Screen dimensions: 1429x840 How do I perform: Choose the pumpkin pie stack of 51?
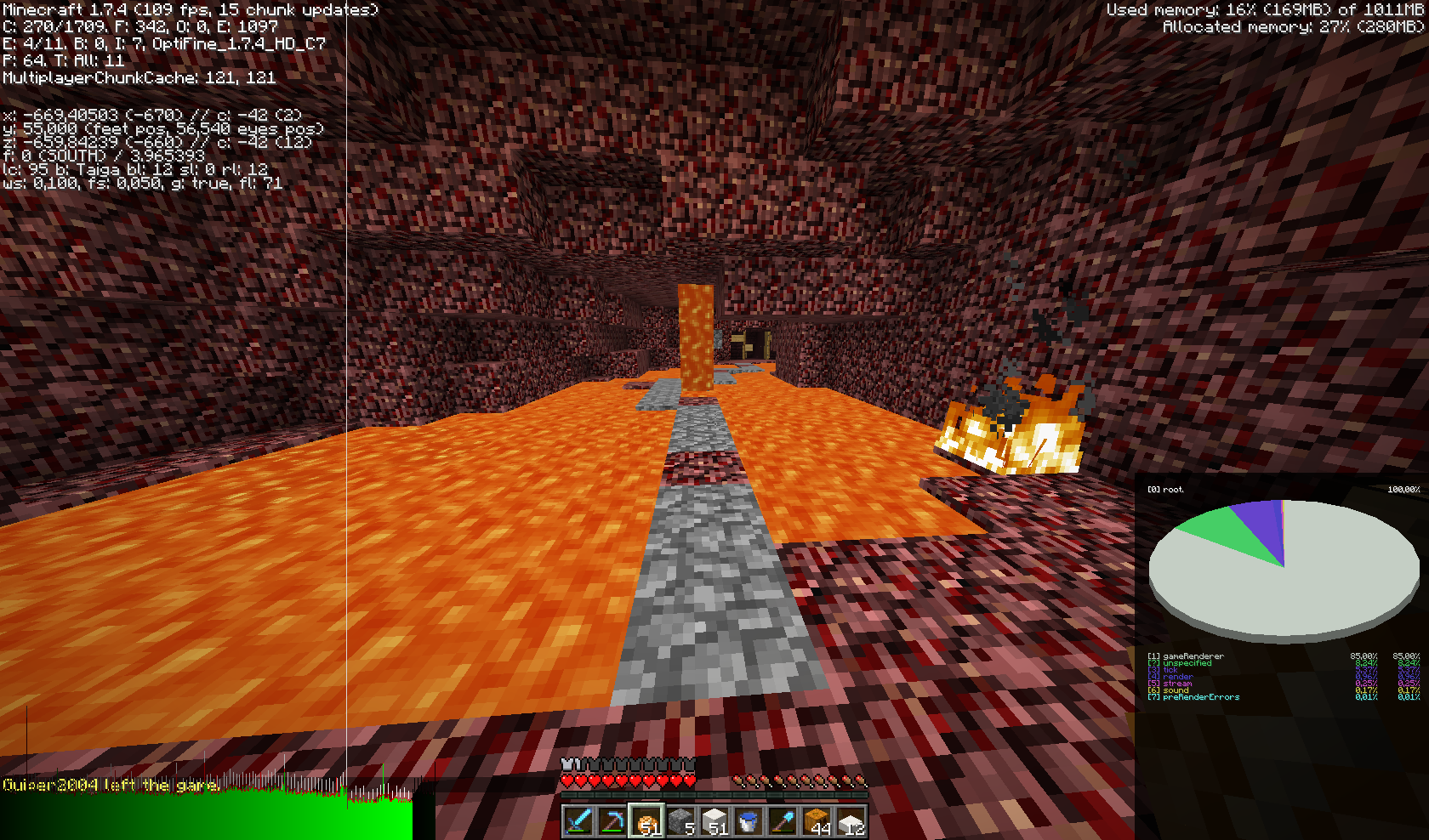[x=646, y=820]
